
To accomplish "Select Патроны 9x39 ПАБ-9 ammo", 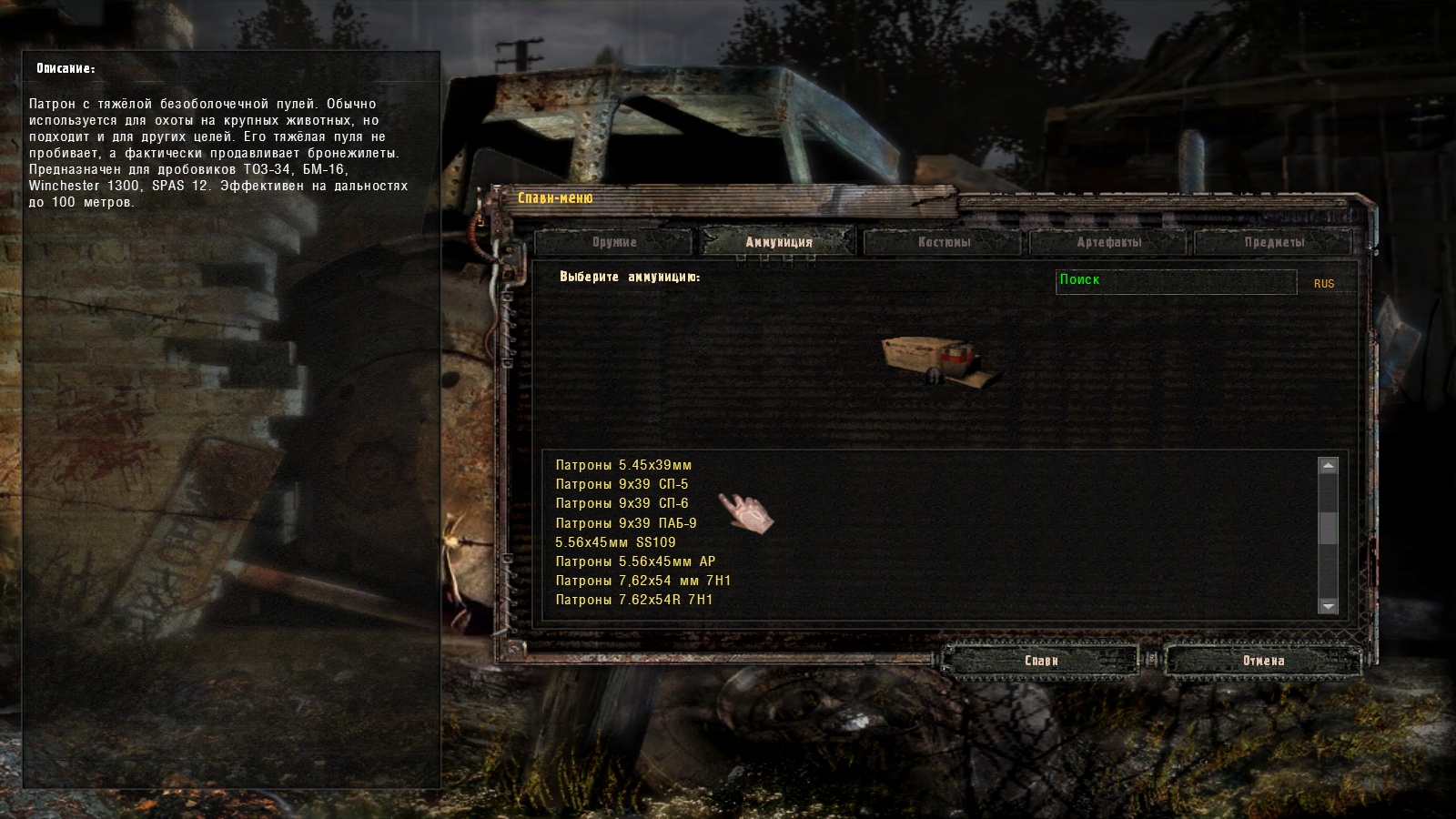I will (x=626, y=523).
